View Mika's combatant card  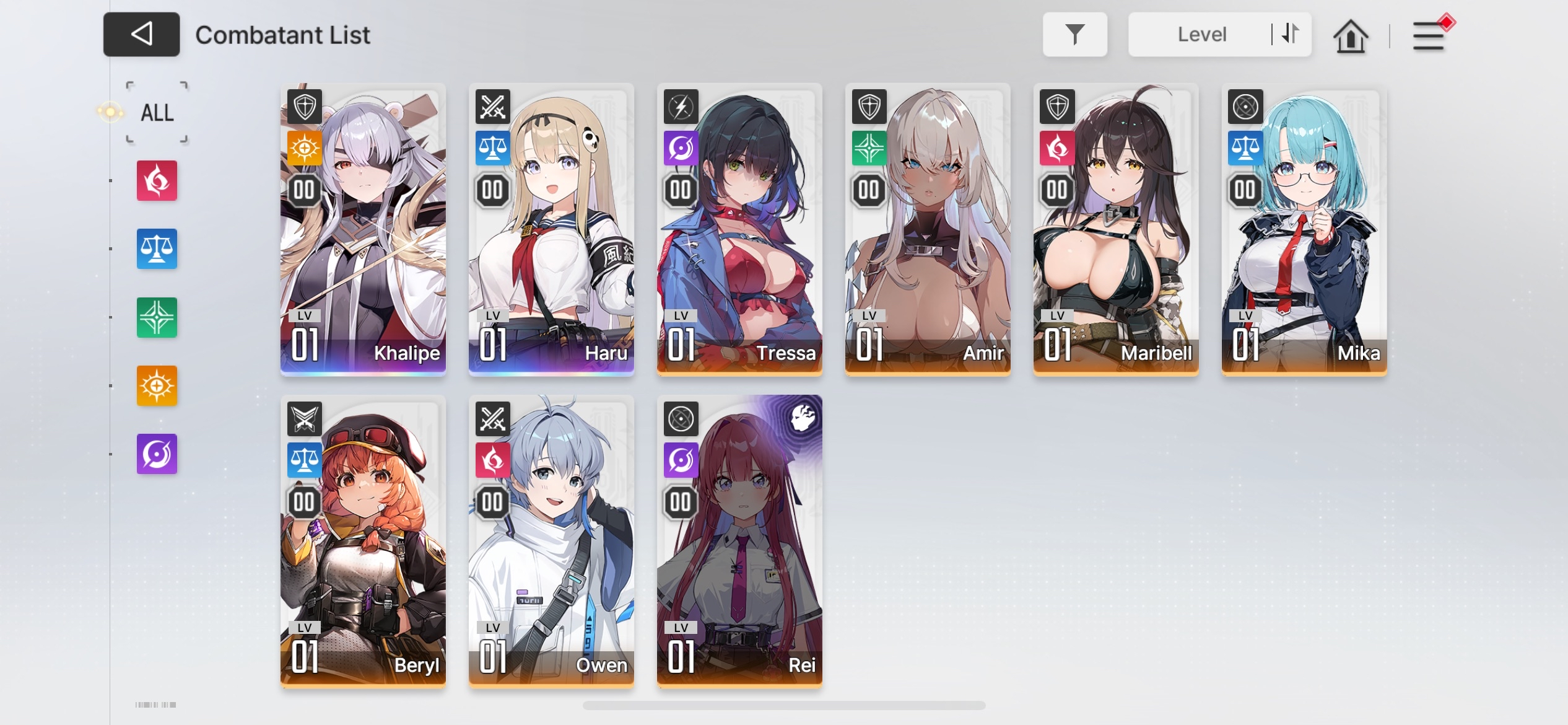coord(1304,229)
